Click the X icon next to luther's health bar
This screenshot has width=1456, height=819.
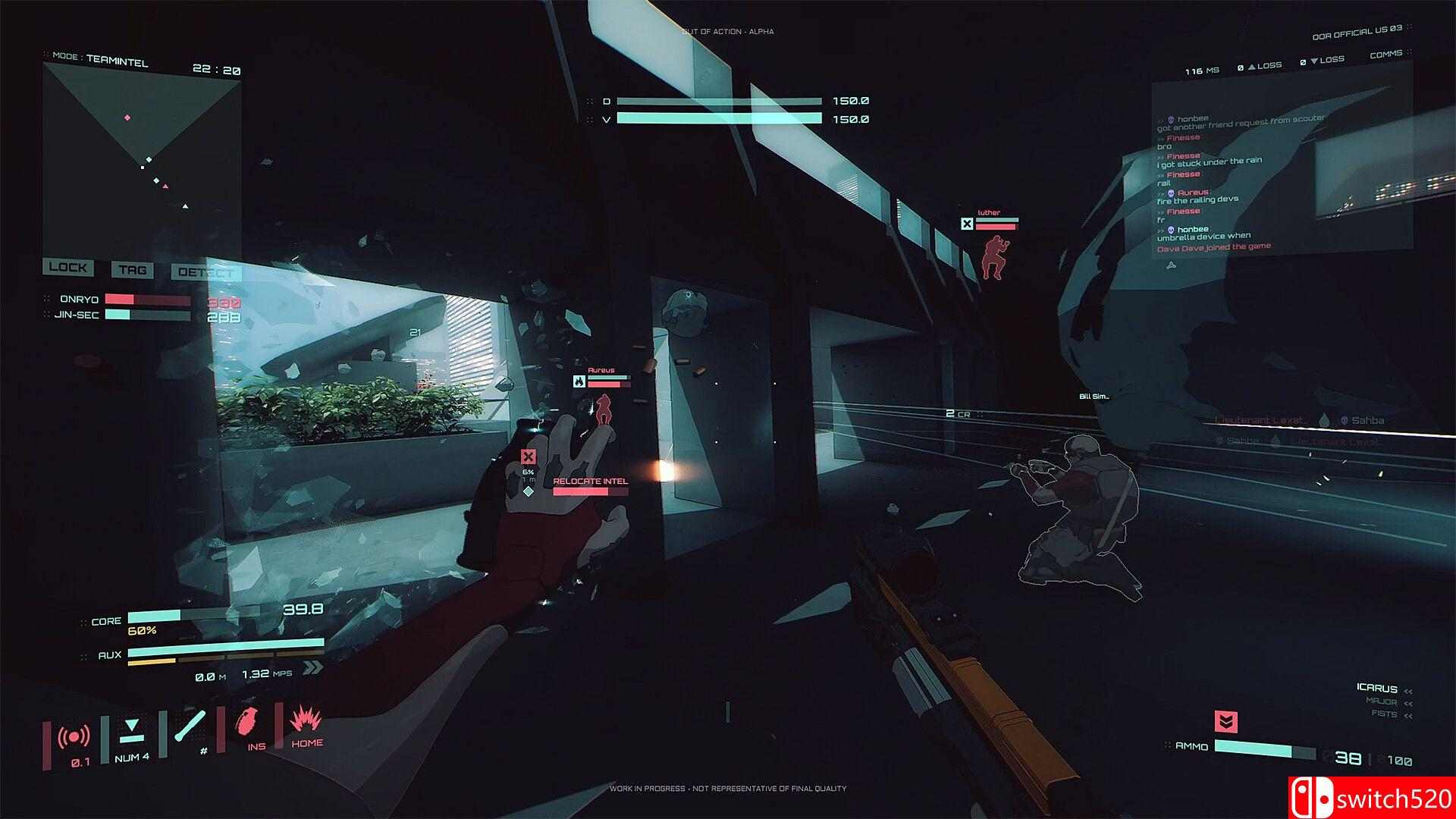coord(968,224)
